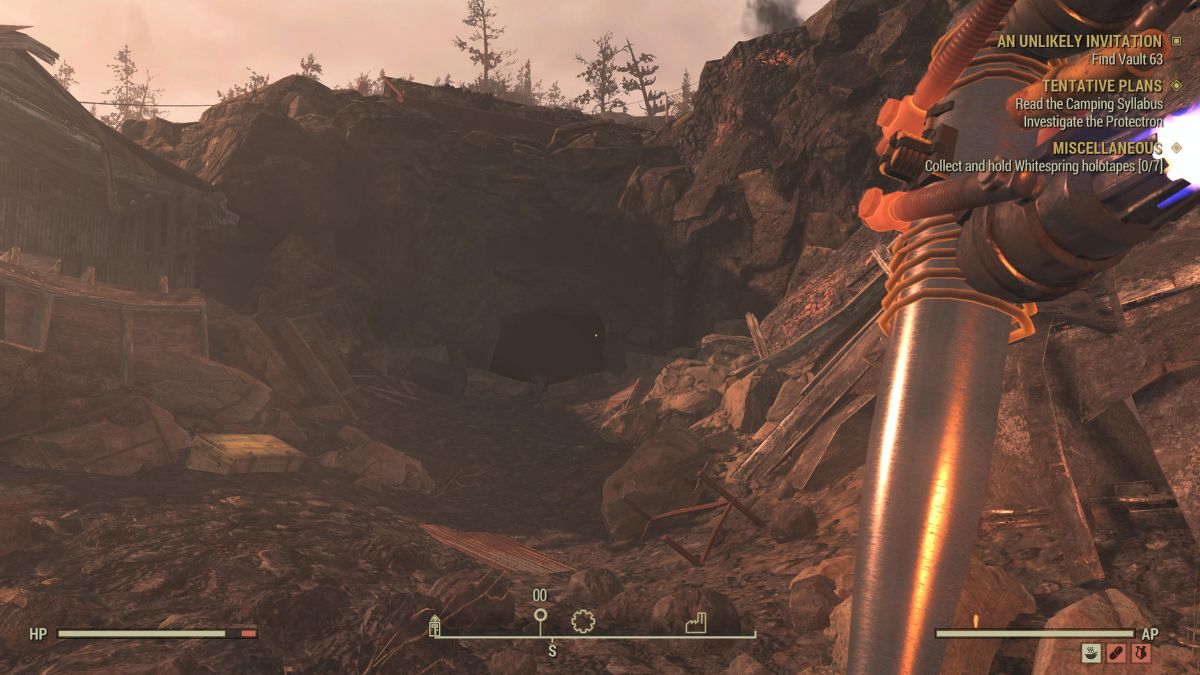Open the Miscellaneous quest category
Image resolution: width=1200 pixels, height=675 pixels.
point(1108,148)
